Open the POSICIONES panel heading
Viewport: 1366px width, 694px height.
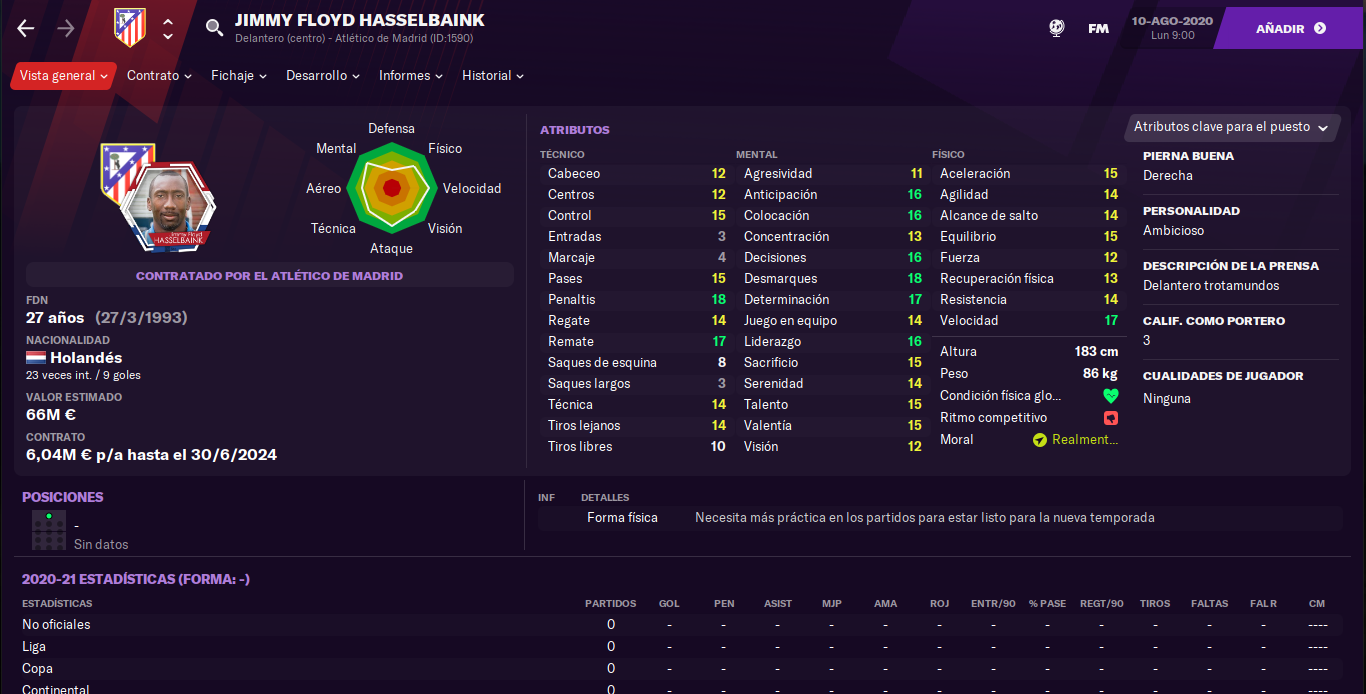click(x=63, y=497)
